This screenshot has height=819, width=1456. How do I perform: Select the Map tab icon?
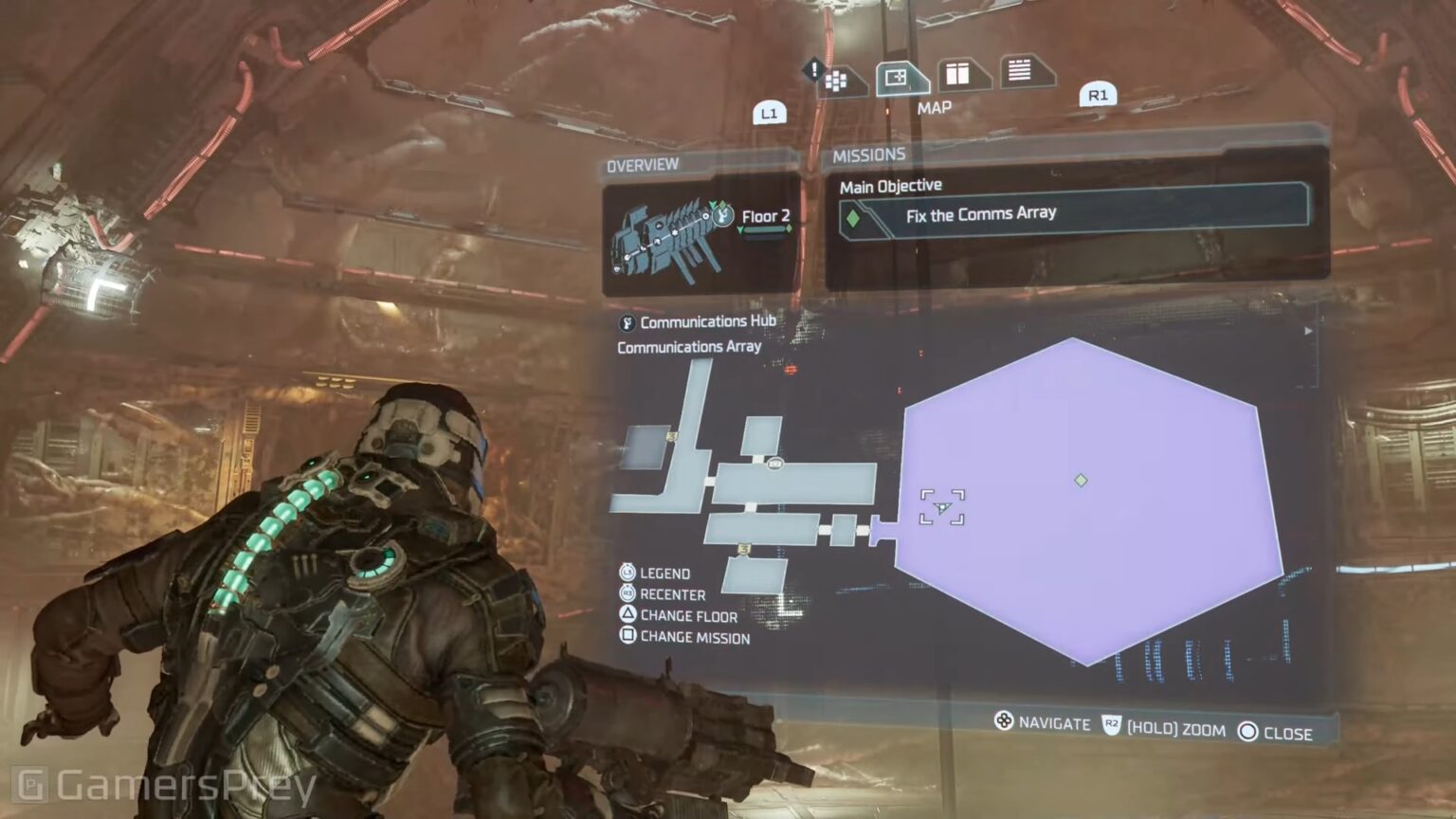897,79
